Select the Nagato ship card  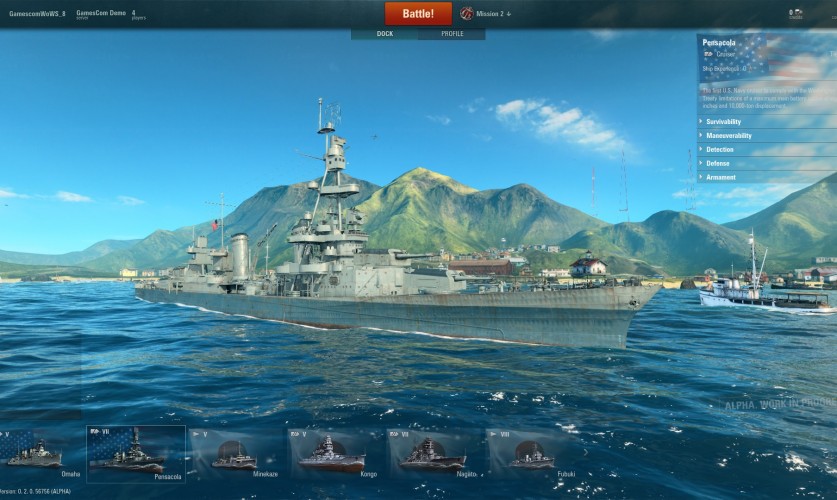click(434, 453)
